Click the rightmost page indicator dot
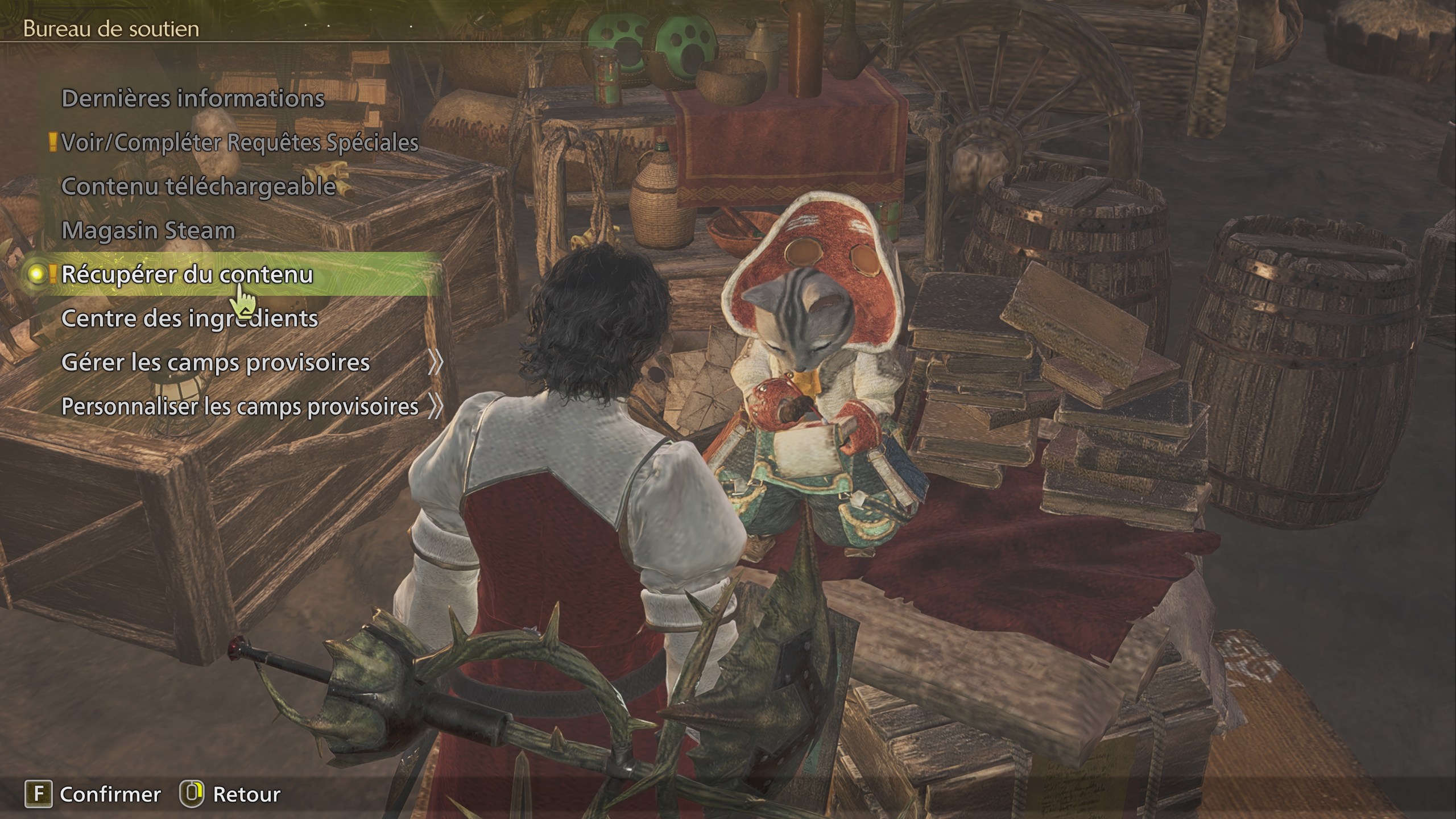This screenshot has width=1456, height=819. click(412, 27)
